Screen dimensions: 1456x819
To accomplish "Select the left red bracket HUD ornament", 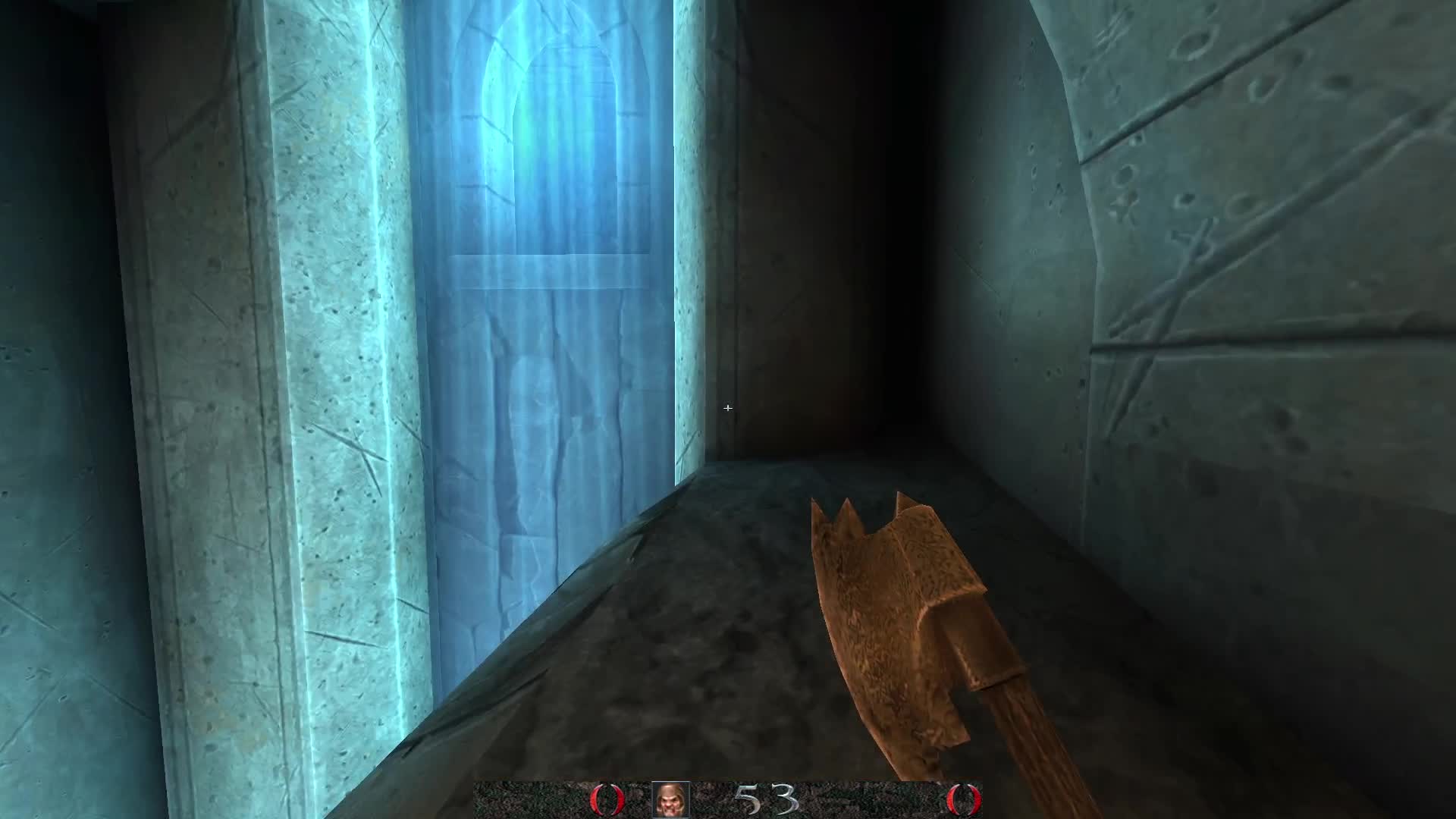I will 607,800.
